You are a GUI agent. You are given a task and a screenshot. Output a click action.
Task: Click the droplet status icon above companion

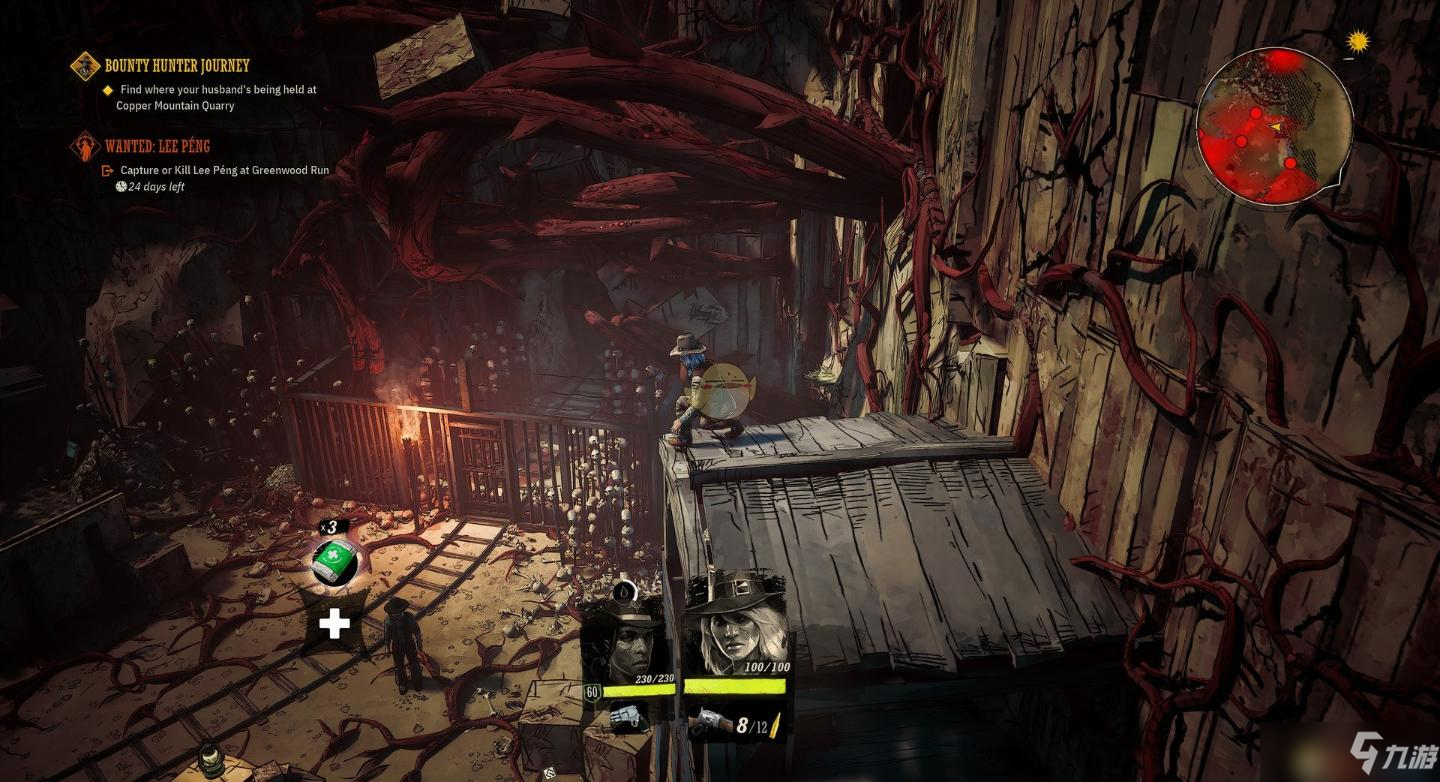(623, 590)
